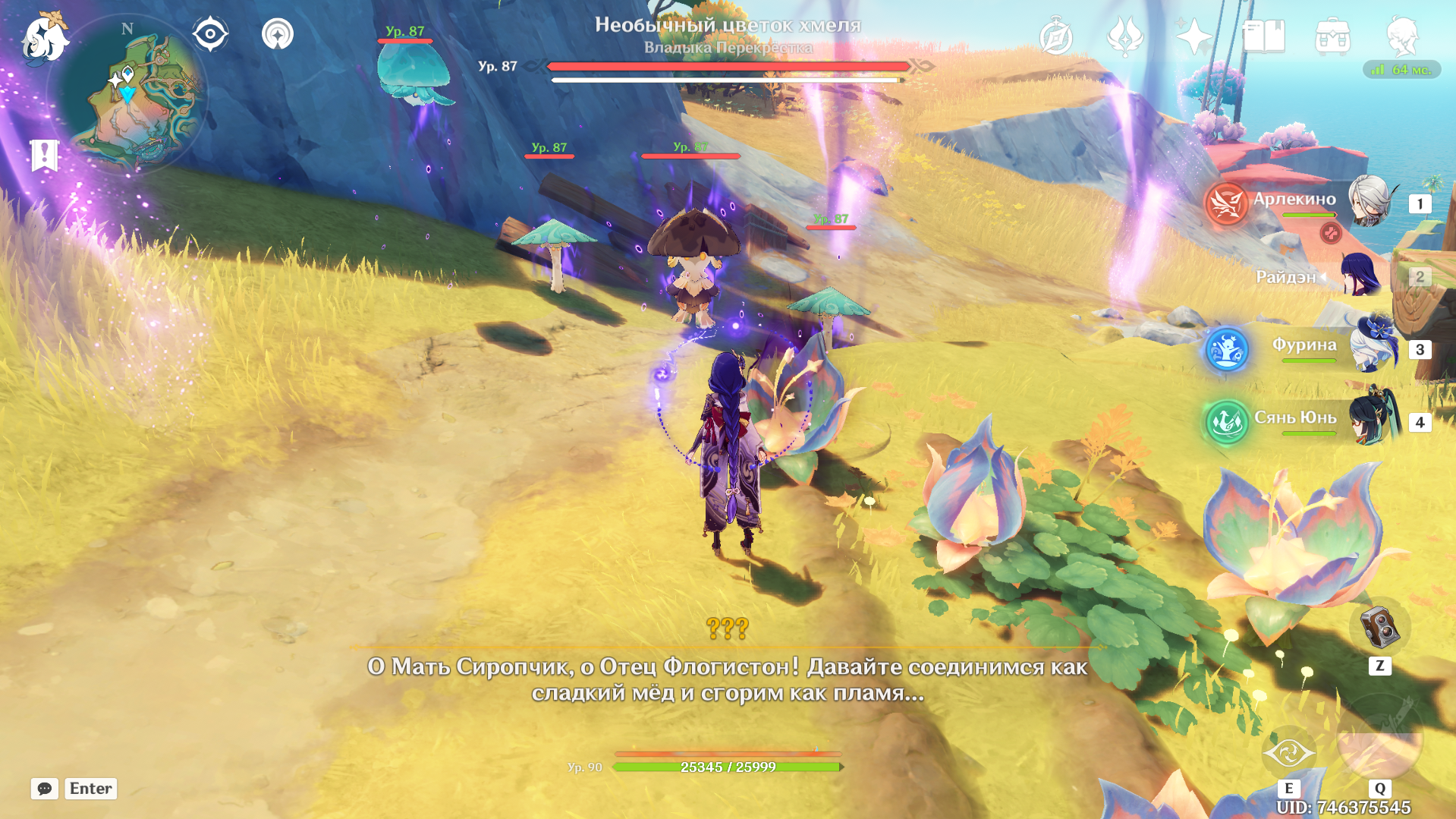1456x819 pixels.
Task: Click the Enter chat button
Action: click(90, 788)
